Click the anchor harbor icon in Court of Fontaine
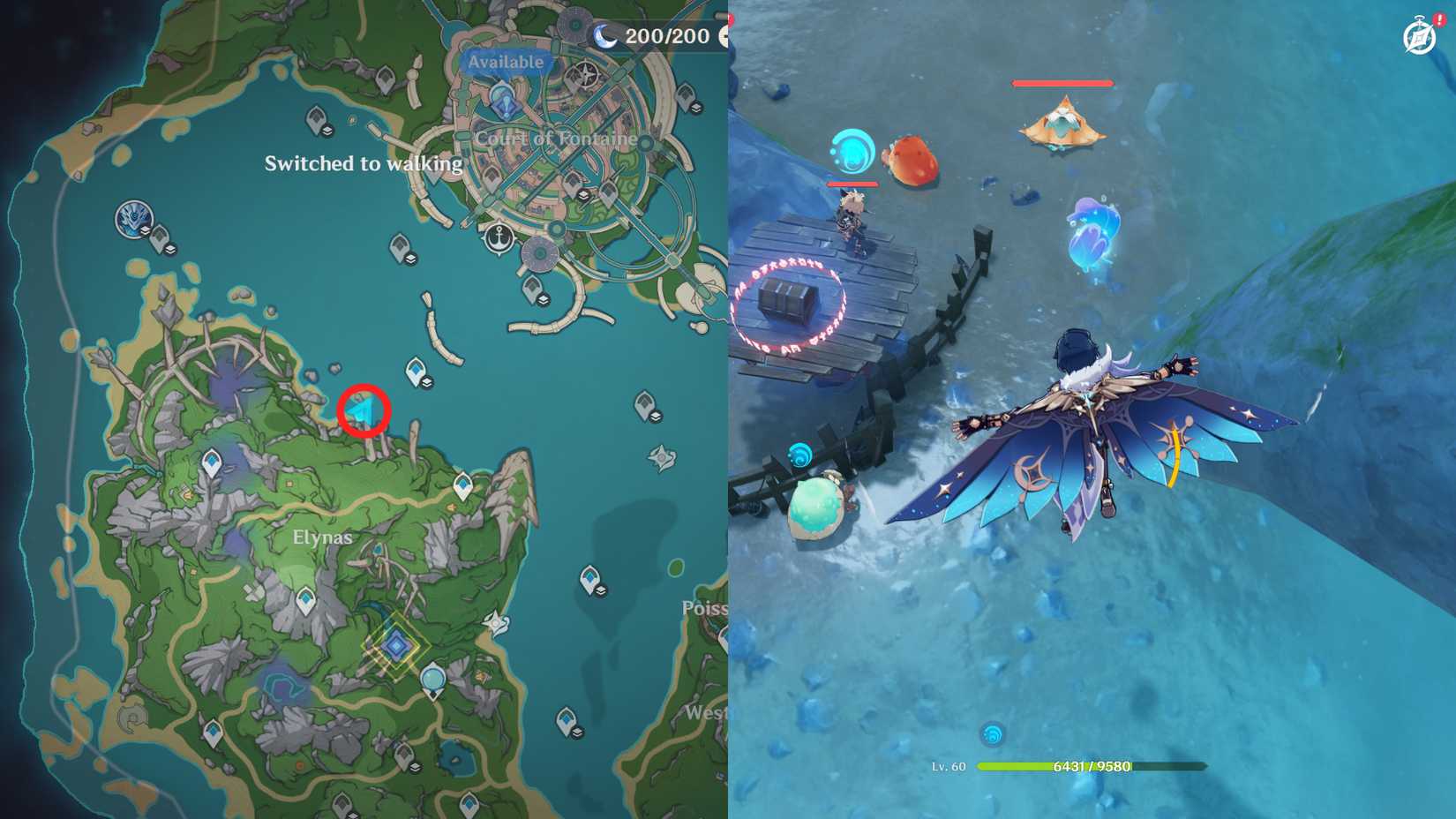1456x819 pixels. coord(499,238)
